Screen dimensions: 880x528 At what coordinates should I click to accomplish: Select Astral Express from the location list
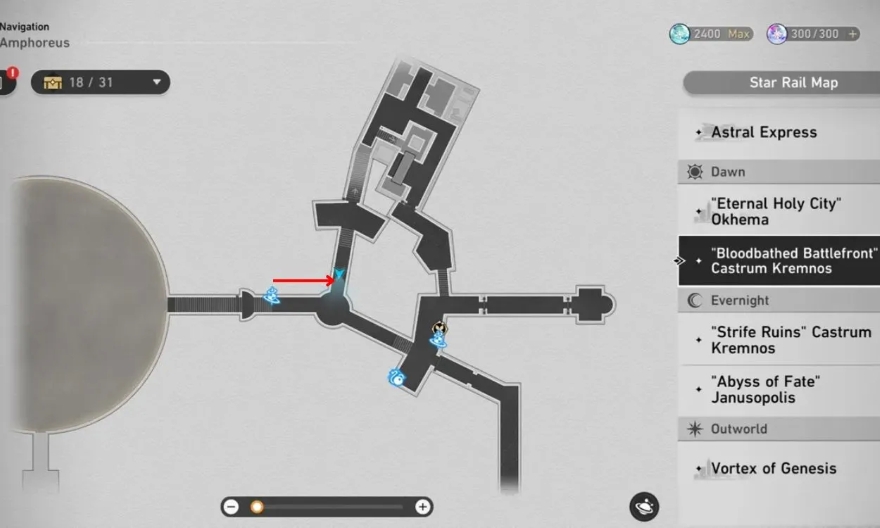click(x=764, y=132)
